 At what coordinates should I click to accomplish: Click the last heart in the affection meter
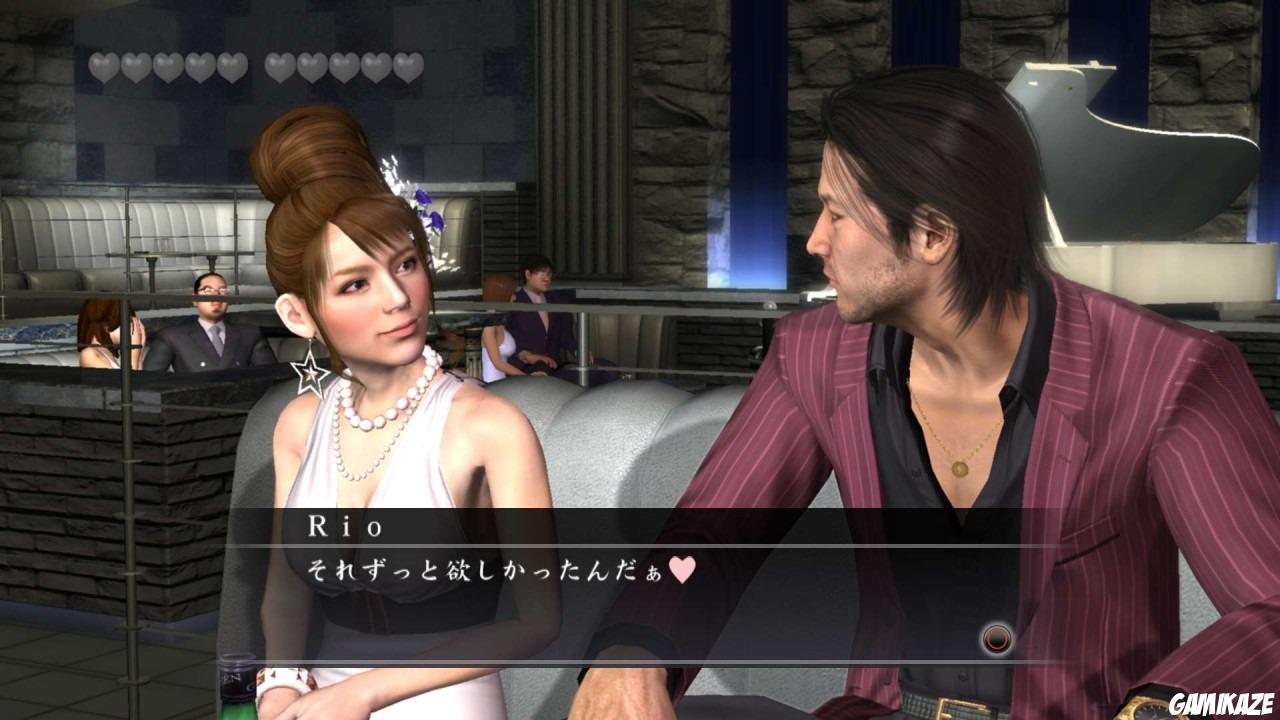click(407, 63)
